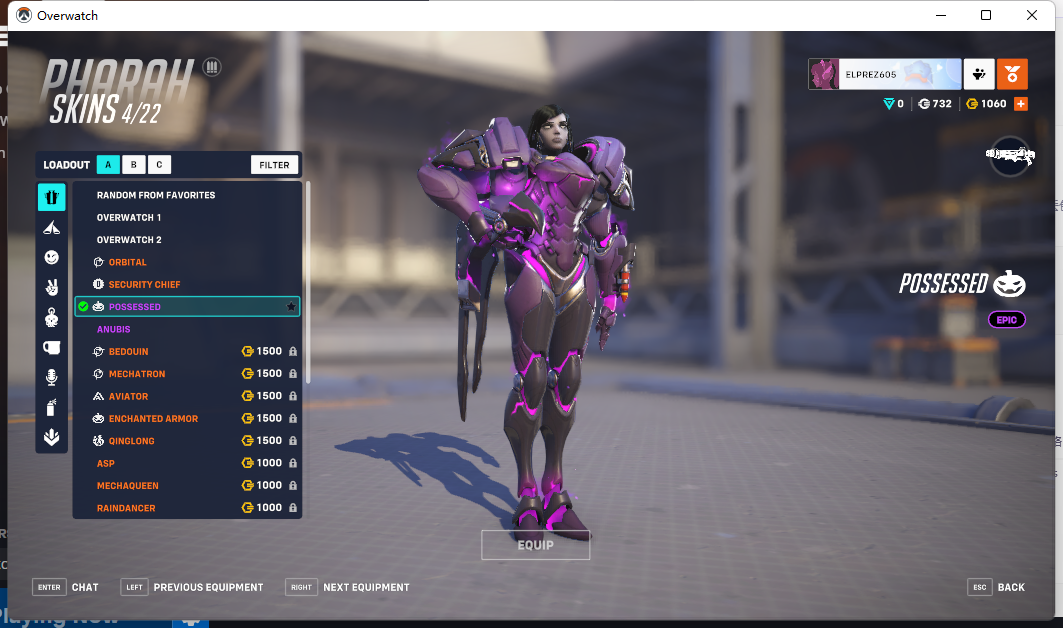Preview the locked Mechatron skin
This screenshot has width=1063, height=628.
tap(137, 374)
